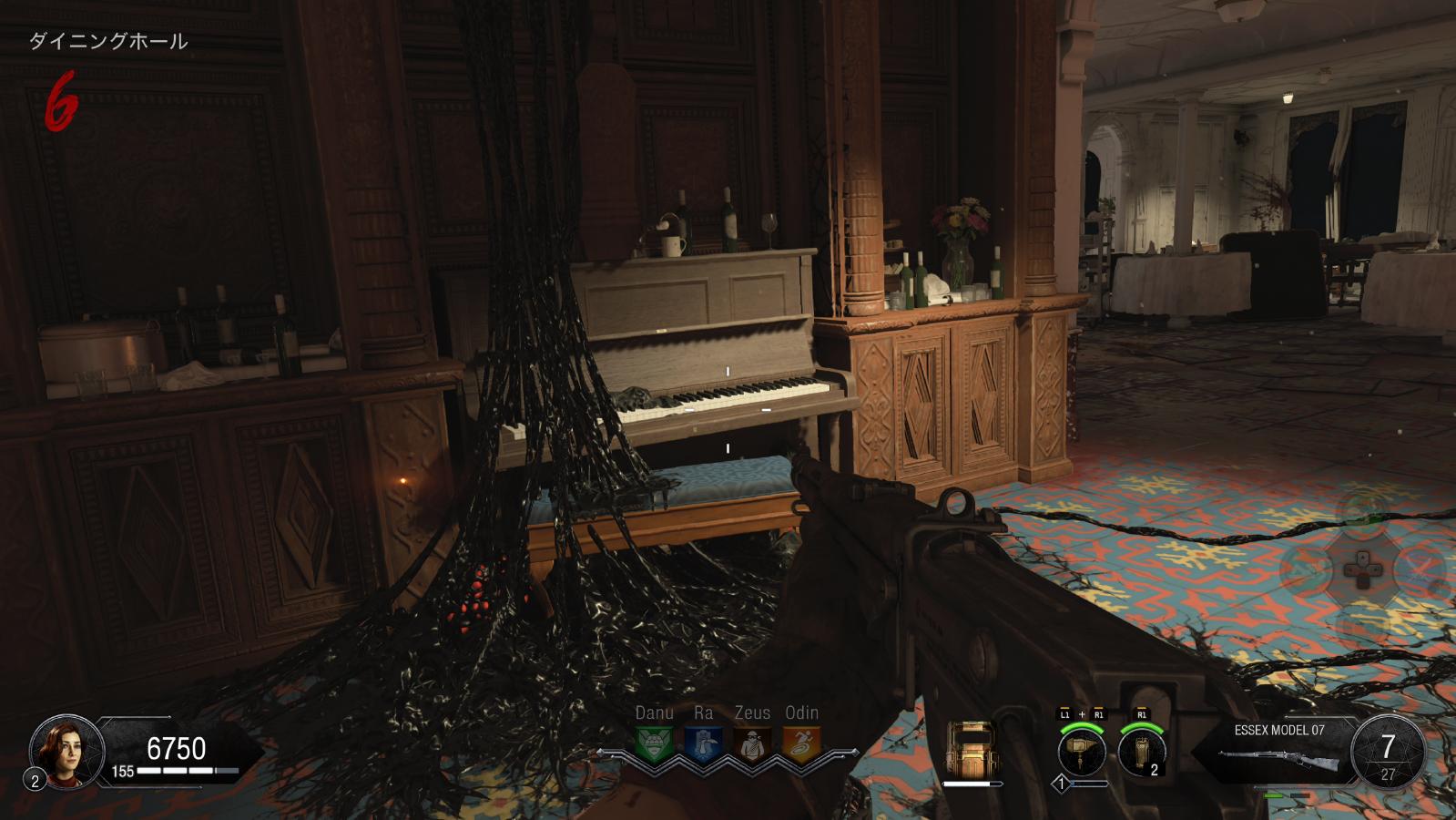Select the blue Ra perk icon
Image resolution: width=1456 pixels, height=820 pixels.
703,744
